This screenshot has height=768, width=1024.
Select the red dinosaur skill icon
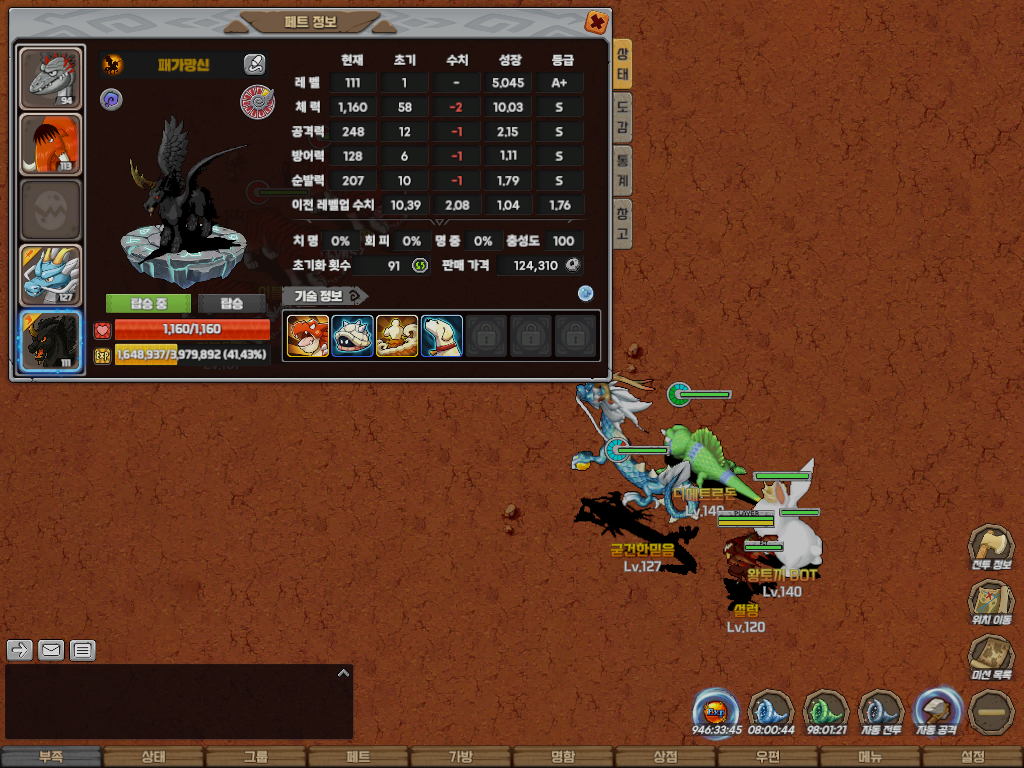point(307,336)
